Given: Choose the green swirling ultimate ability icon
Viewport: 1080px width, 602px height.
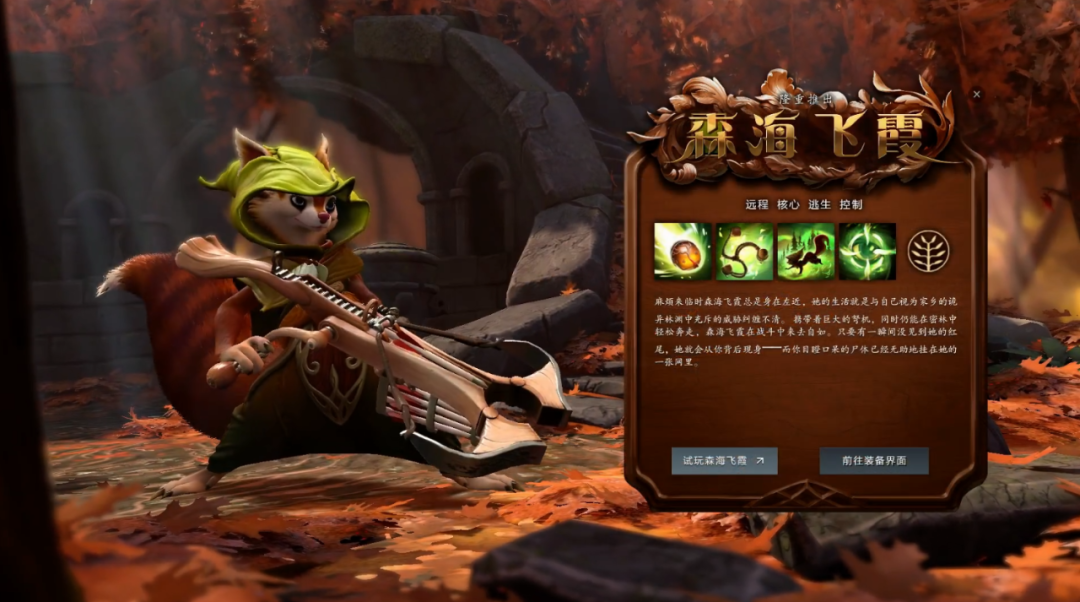Looking at the screenshot, I should 867,251.
